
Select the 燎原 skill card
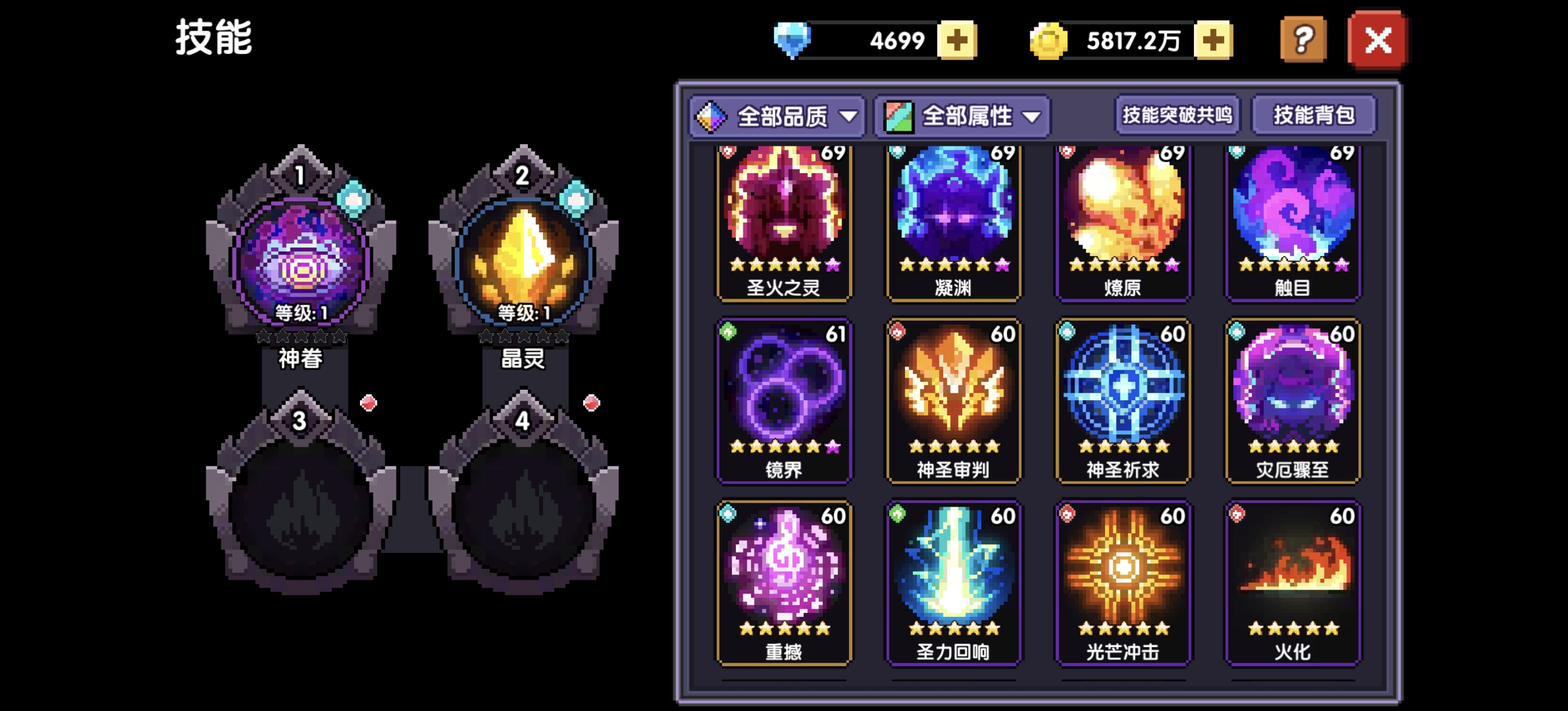coord(1123,222)
